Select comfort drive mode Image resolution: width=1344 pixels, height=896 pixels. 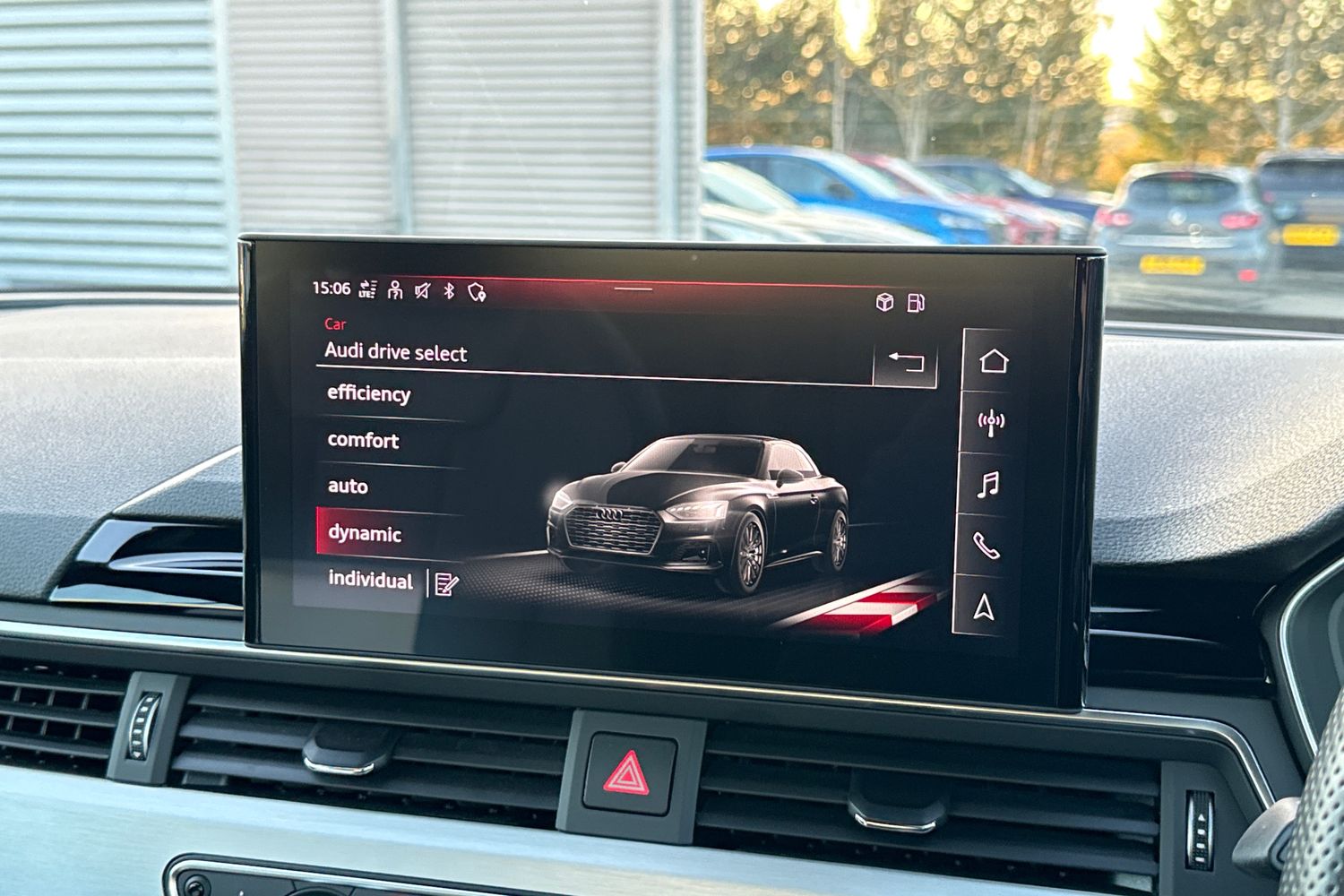point(362,440)
